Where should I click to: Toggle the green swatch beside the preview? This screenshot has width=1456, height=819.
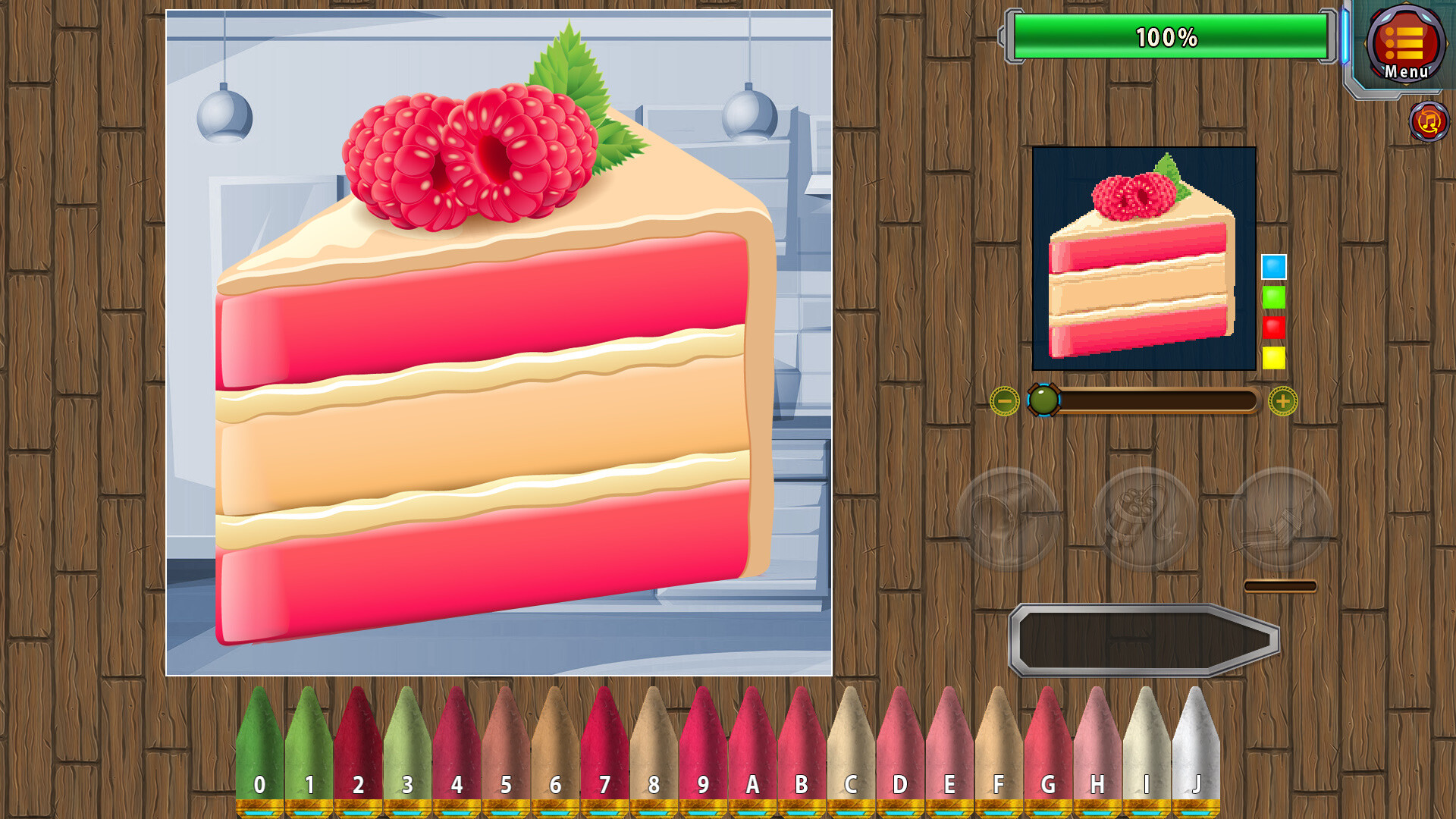pos(1273,297)
